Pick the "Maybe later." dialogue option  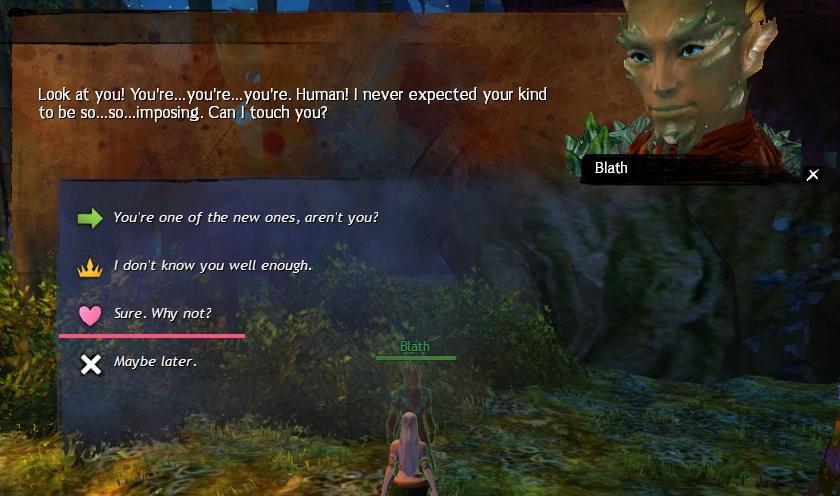point(155,362)
